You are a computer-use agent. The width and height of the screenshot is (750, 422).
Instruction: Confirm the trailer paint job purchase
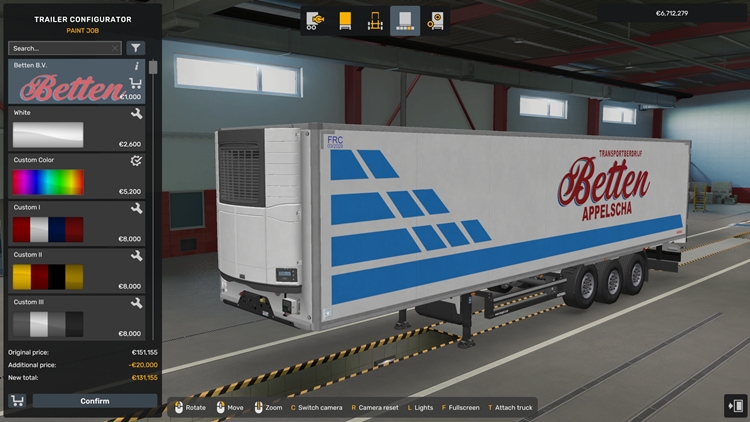click(95, 401)
